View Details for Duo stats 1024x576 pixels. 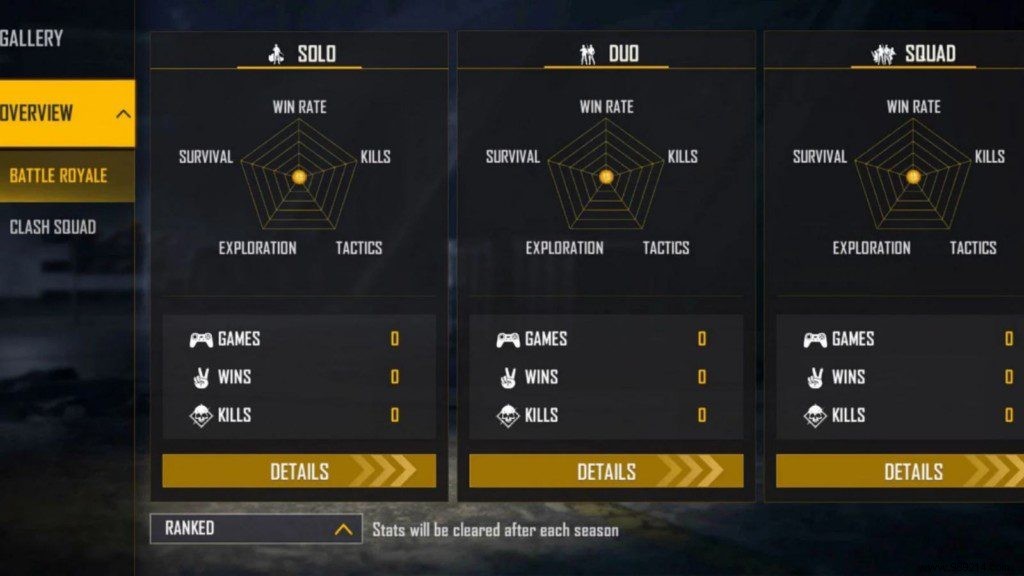606,471
